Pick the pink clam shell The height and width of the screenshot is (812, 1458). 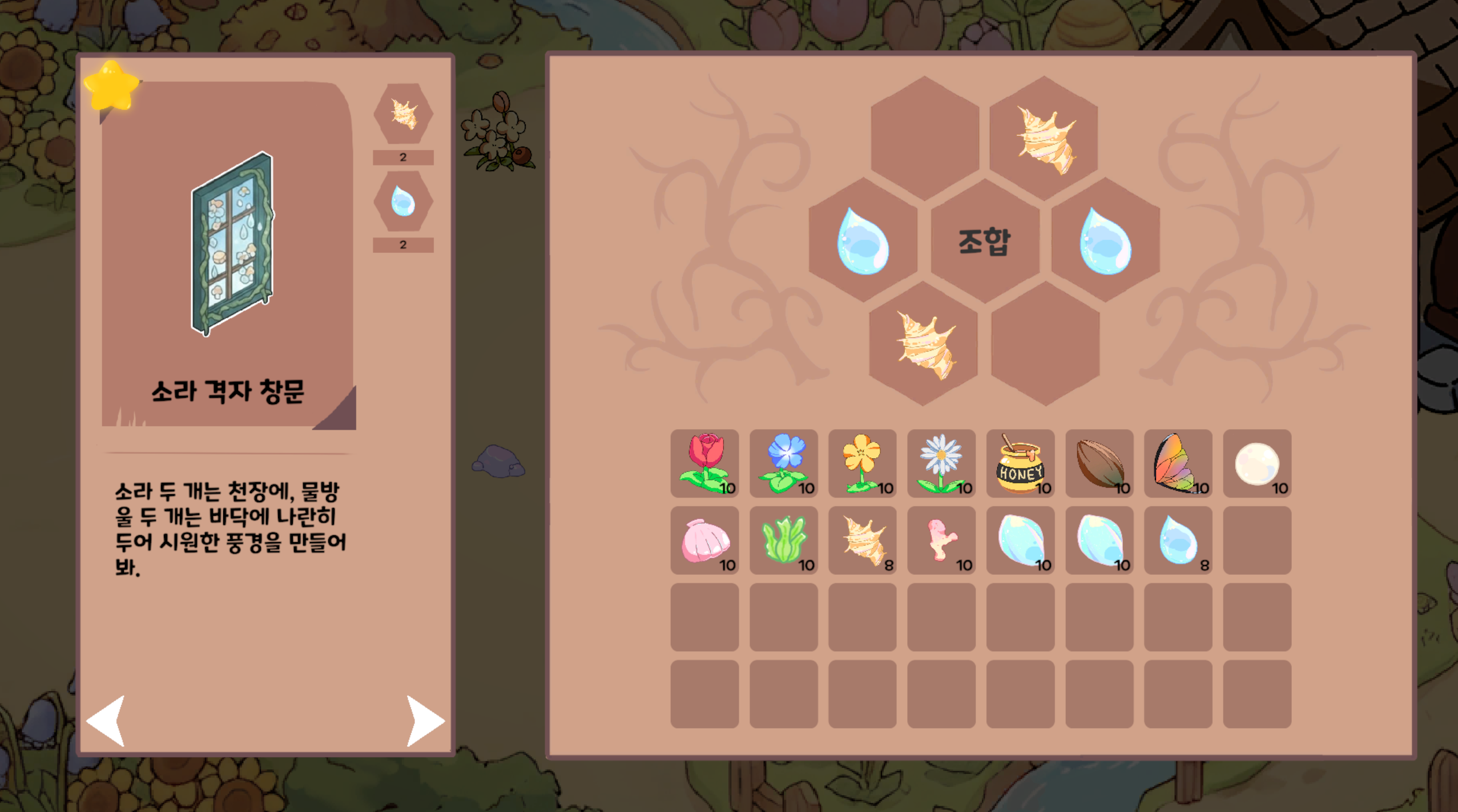(705, 541)
